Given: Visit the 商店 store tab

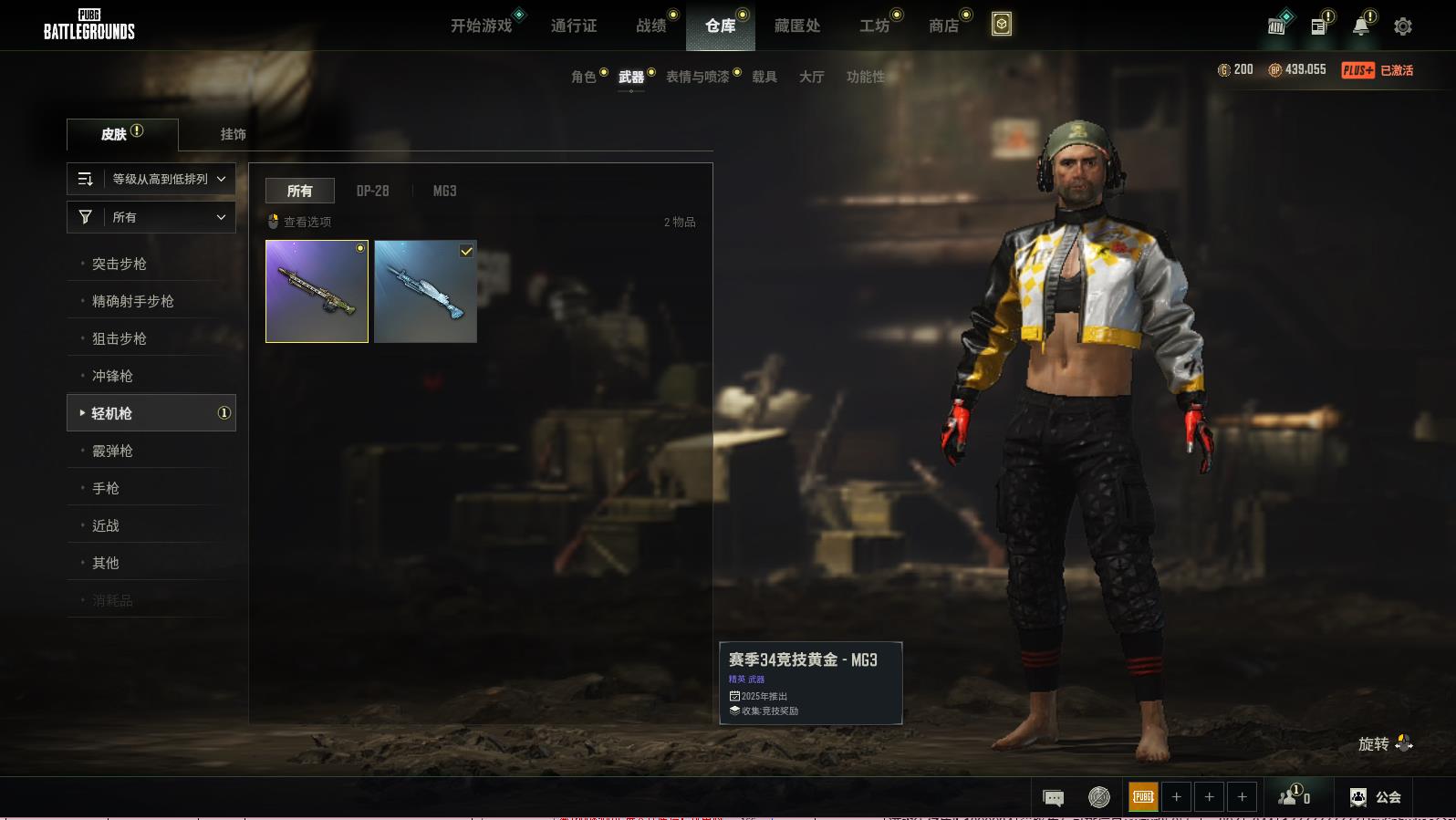Looking at the screenshot, I should coord(943,26).
